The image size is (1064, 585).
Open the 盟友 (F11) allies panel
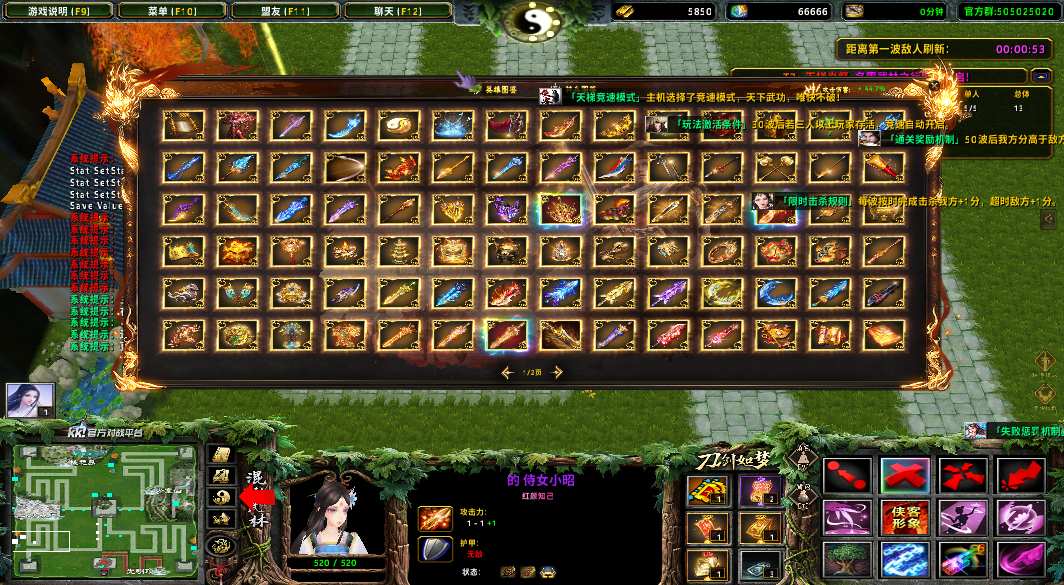click(283, 11)
